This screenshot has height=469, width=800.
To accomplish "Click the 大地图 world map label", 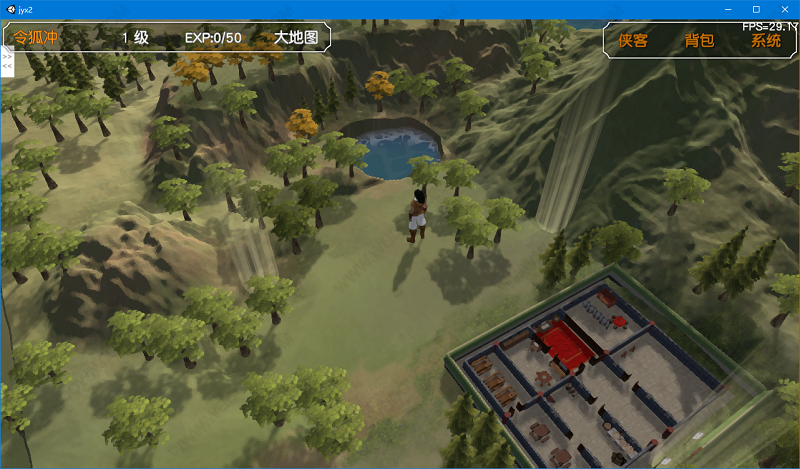I will (297, 38).
